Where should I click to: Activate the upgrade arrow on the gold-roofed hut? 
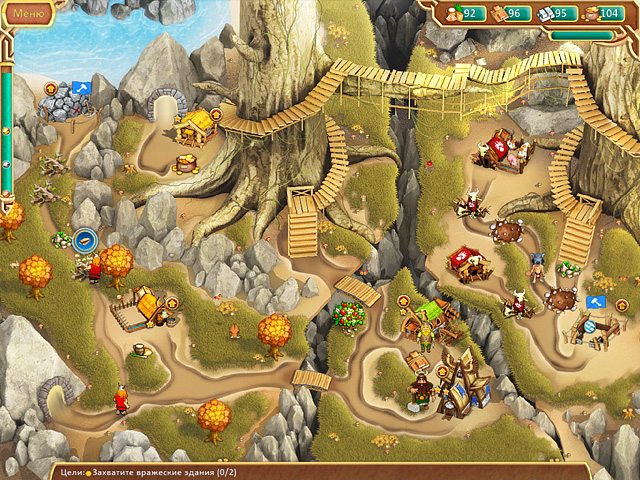coord(215,115)
